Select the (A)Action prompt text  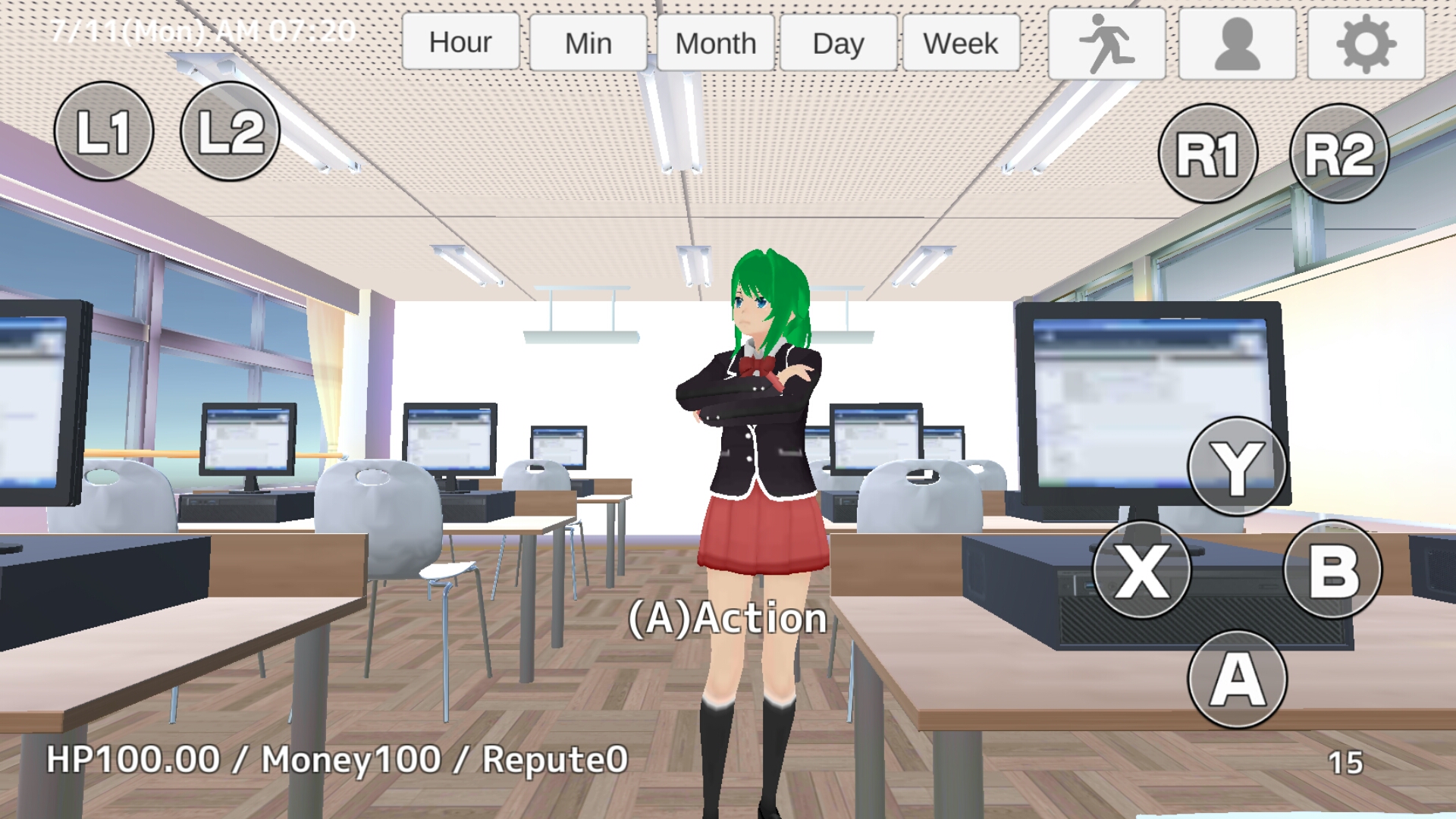pyautogui.click(x=727, y=619)
